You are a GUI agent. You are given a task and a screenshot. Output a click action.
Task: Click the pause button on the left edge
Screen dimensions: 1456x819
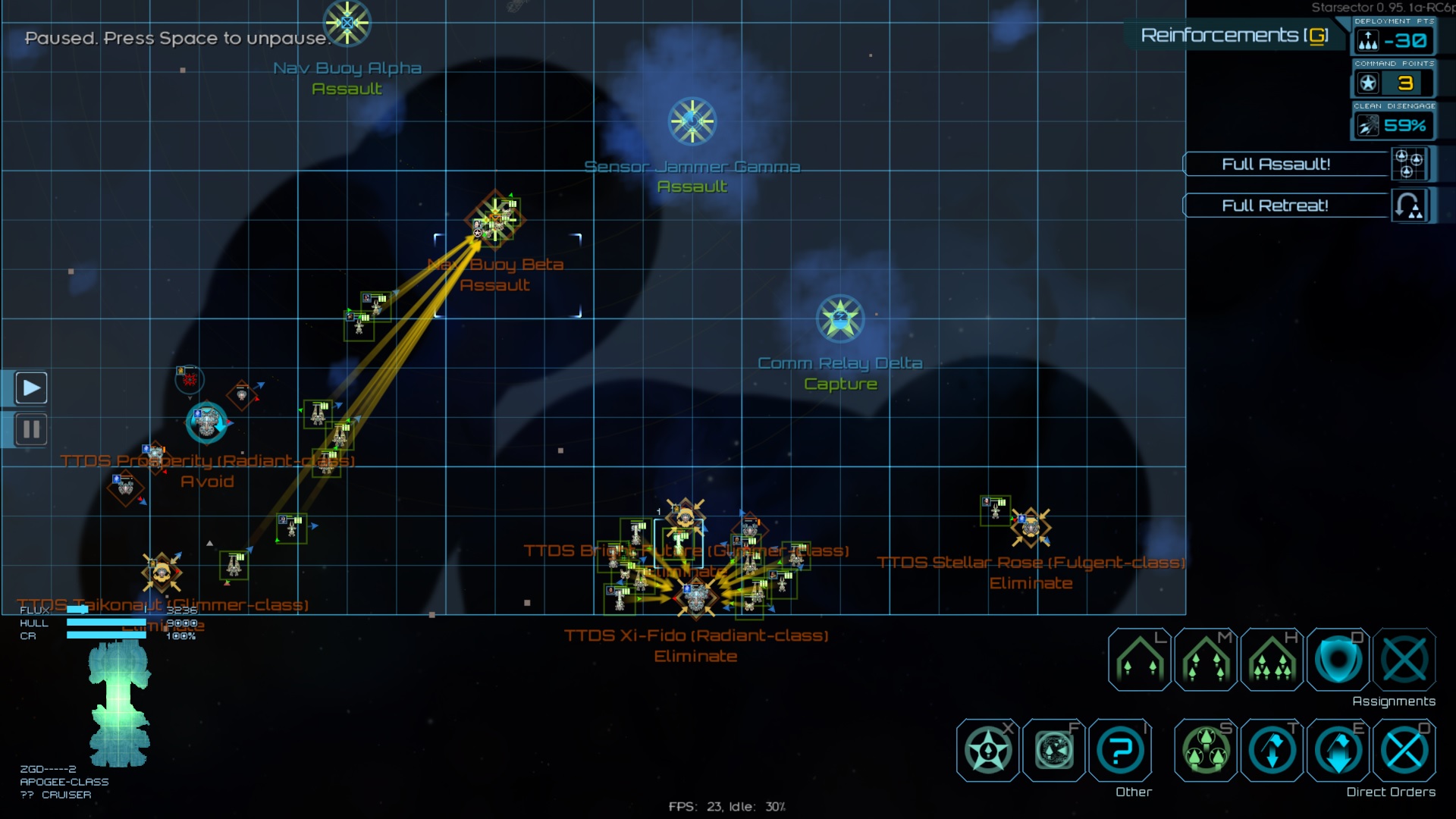(31, 430)
